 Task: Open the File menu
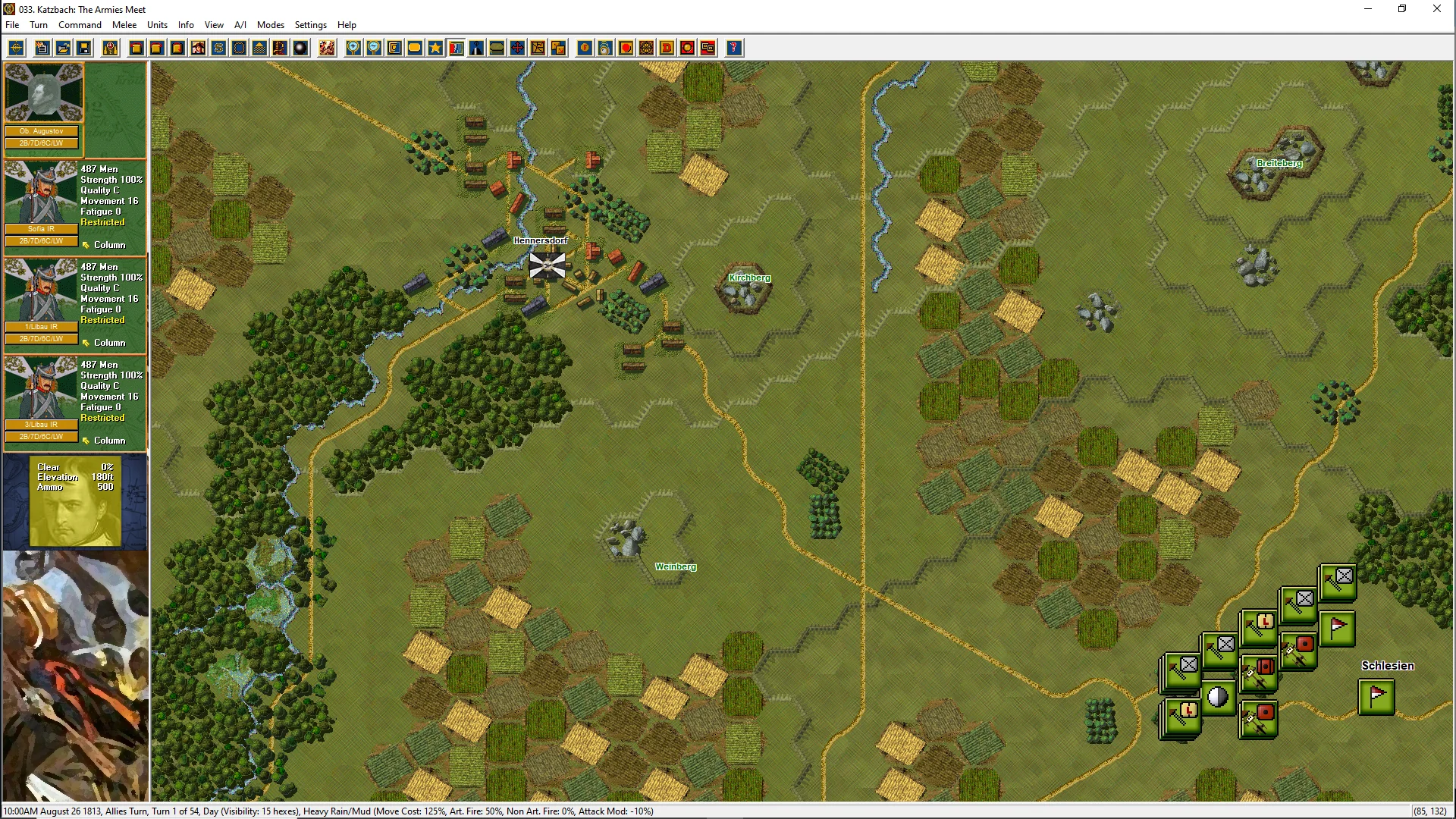[12, 25]
